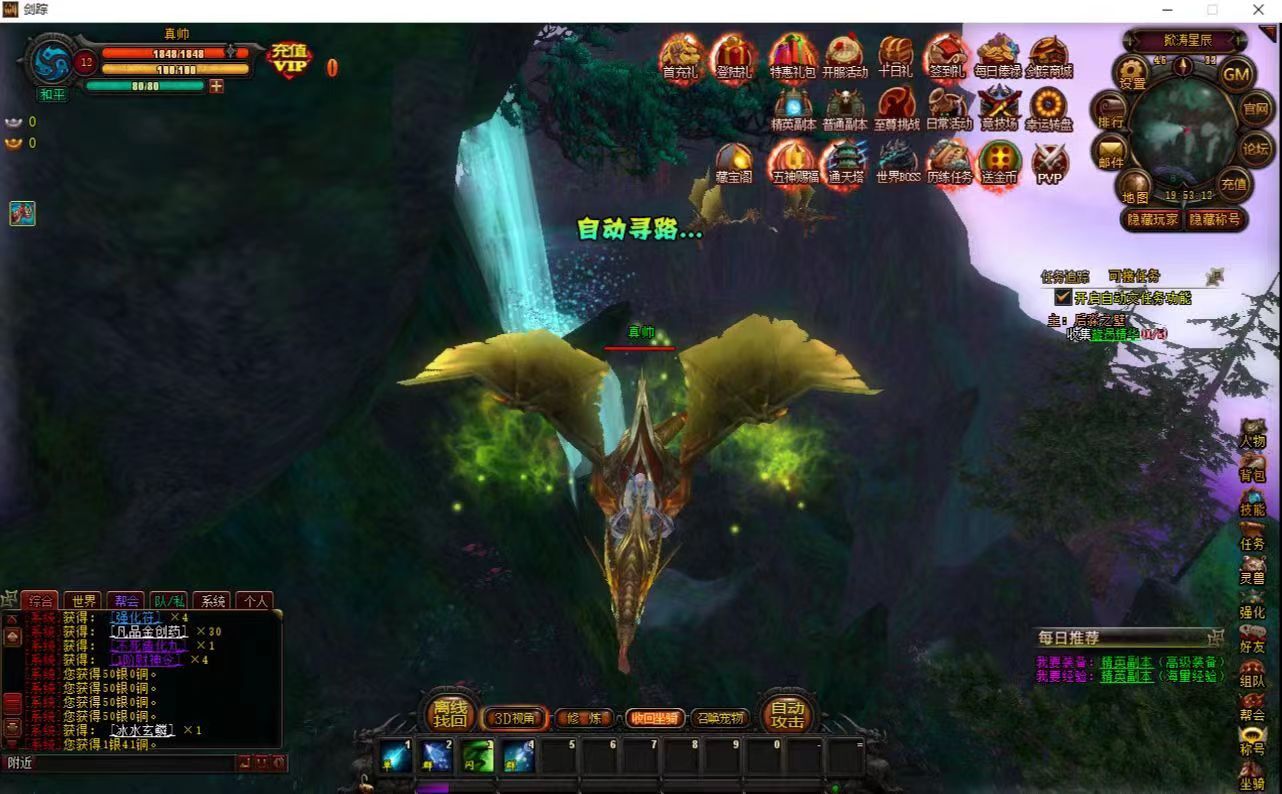The width and height of the screenshot is (1282, 794).
Task: Open the 剑踪商城 shop icon
Action: coord(1048,58)
